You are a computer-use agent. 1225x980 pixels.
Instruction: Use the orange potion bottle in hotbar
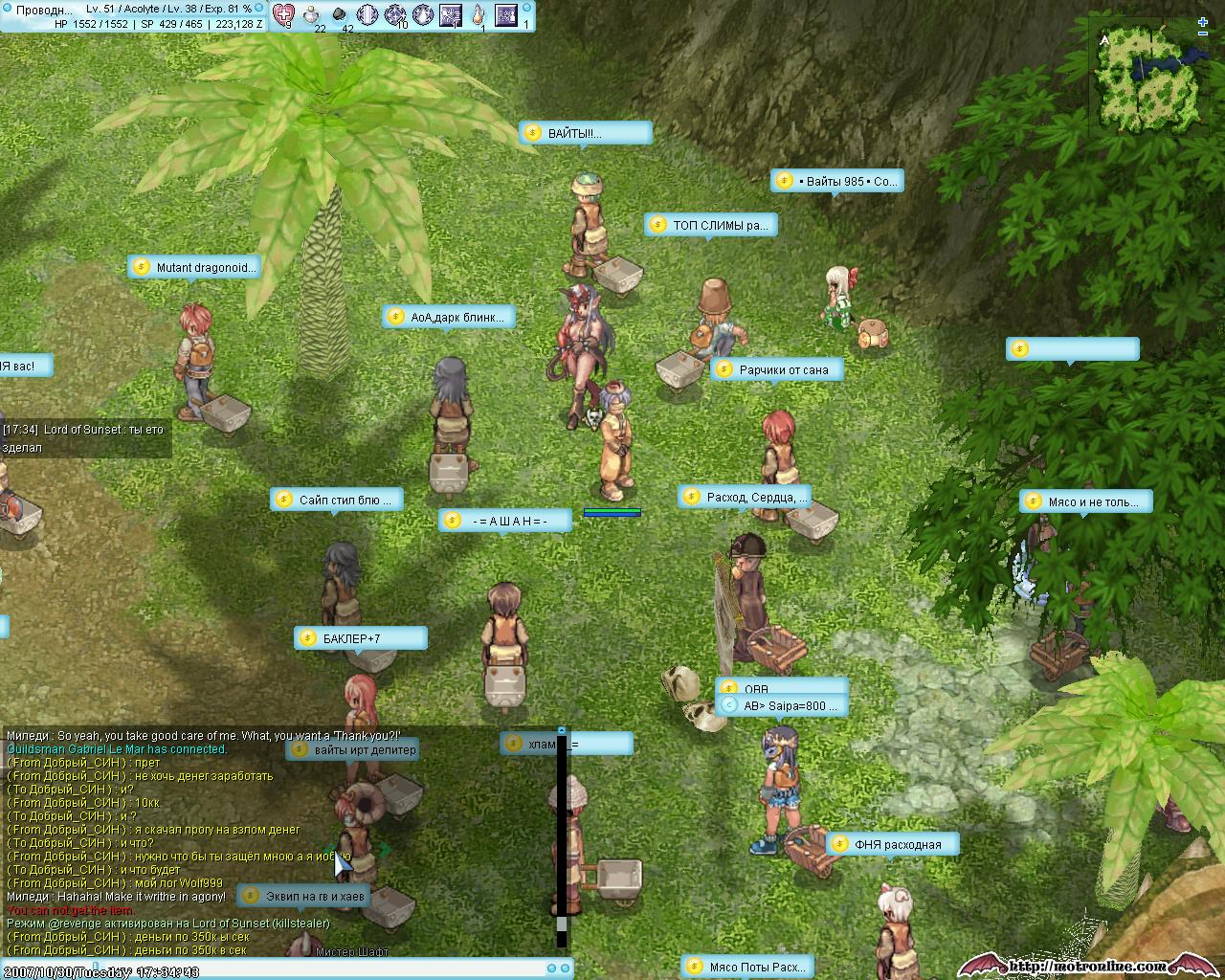(478, 14)
